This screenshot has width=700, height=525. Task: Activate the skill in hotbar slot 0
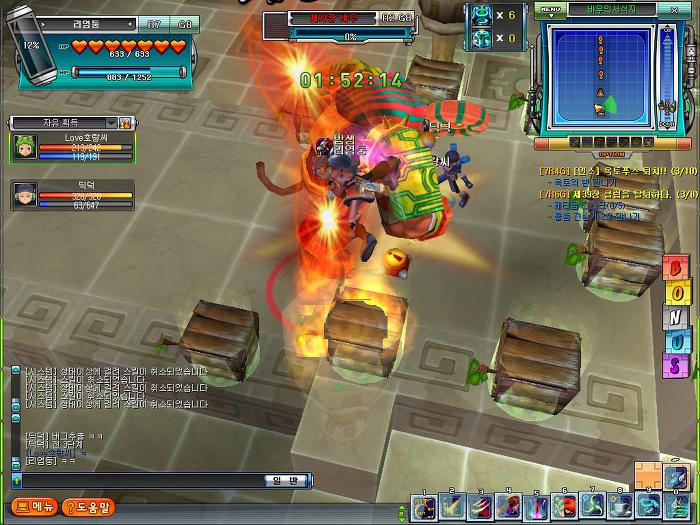pyautogui.click(x=676, y=507)
